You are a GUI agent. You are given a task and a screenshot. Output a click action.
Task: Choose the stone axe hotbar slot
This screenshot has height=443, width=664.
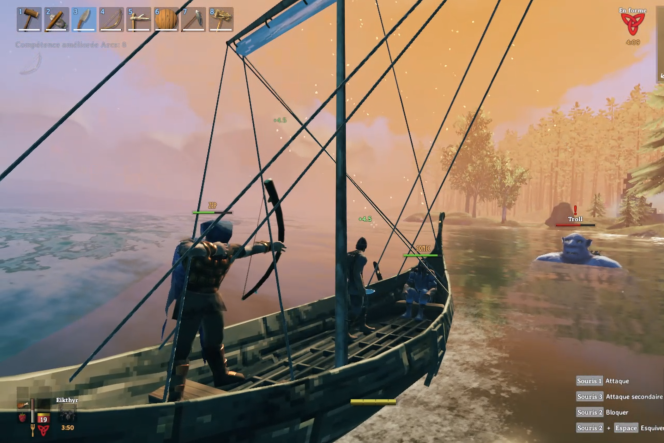[x=56, y=19]
